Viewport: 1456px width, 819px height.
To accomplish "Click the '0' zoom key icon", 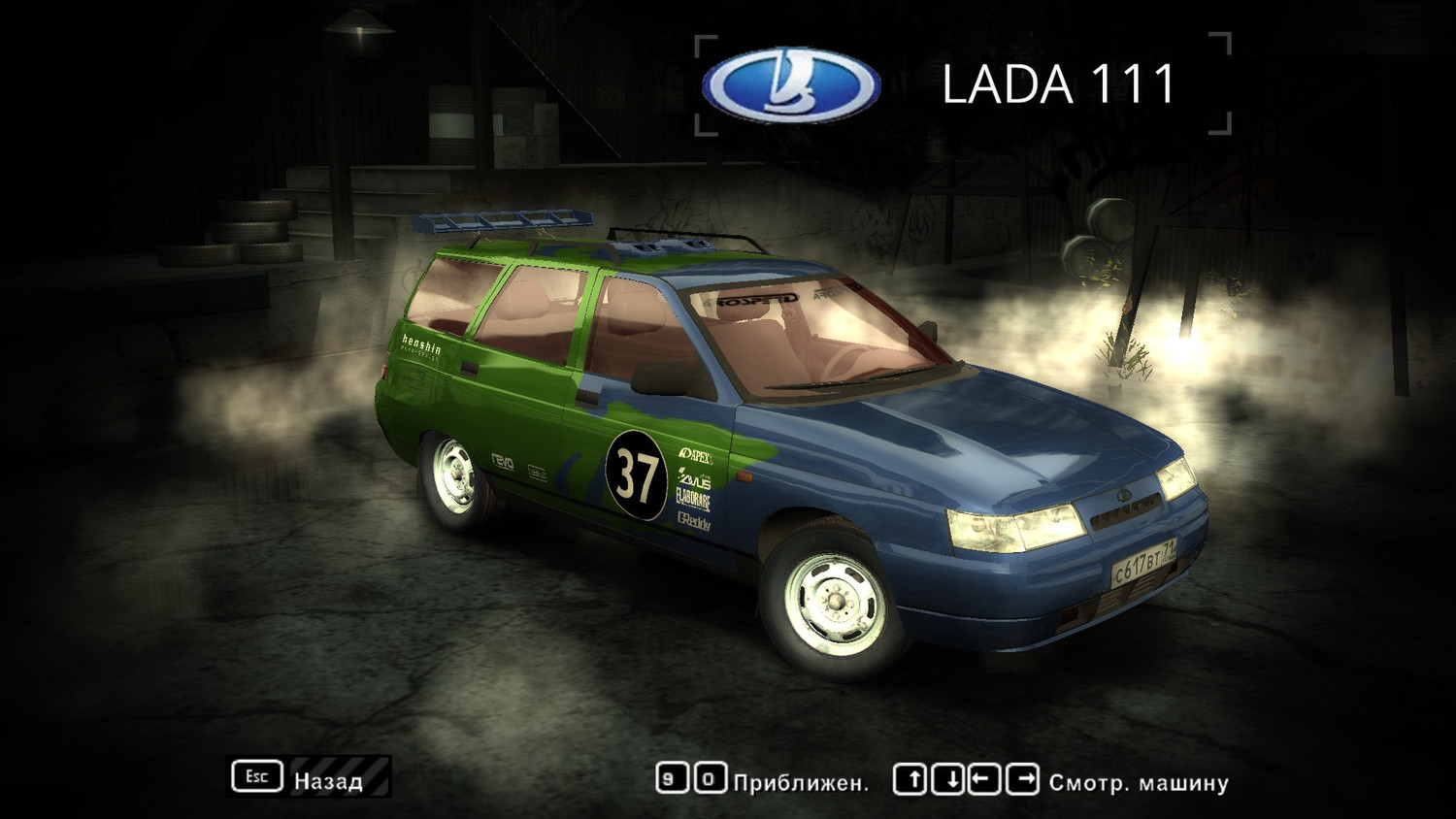I will click(x=711, y=779).
